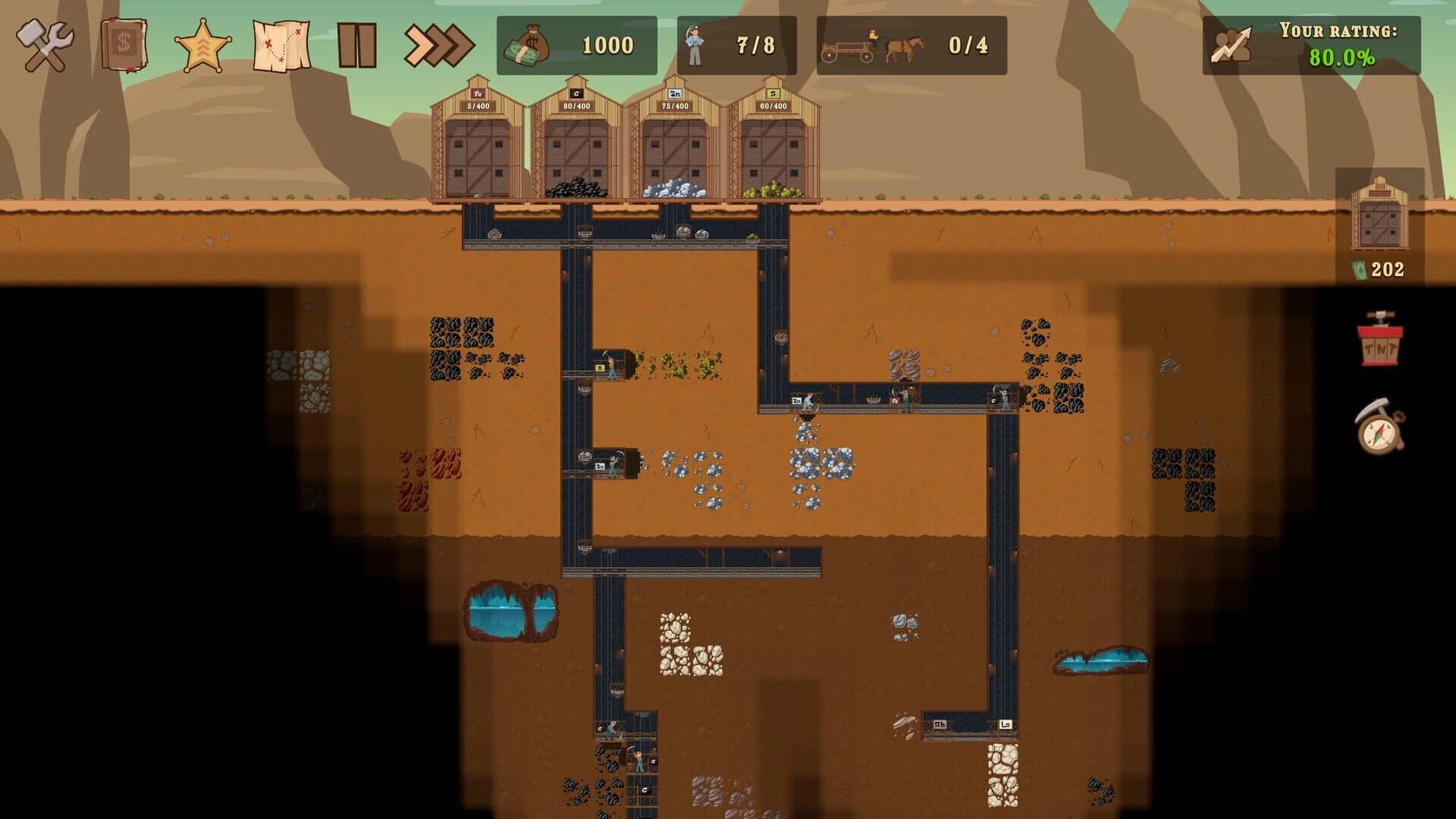This screenshot has width=1456, height=819.
Task: Click the rating growth arrow icon
Action: tap(1230, 45)
